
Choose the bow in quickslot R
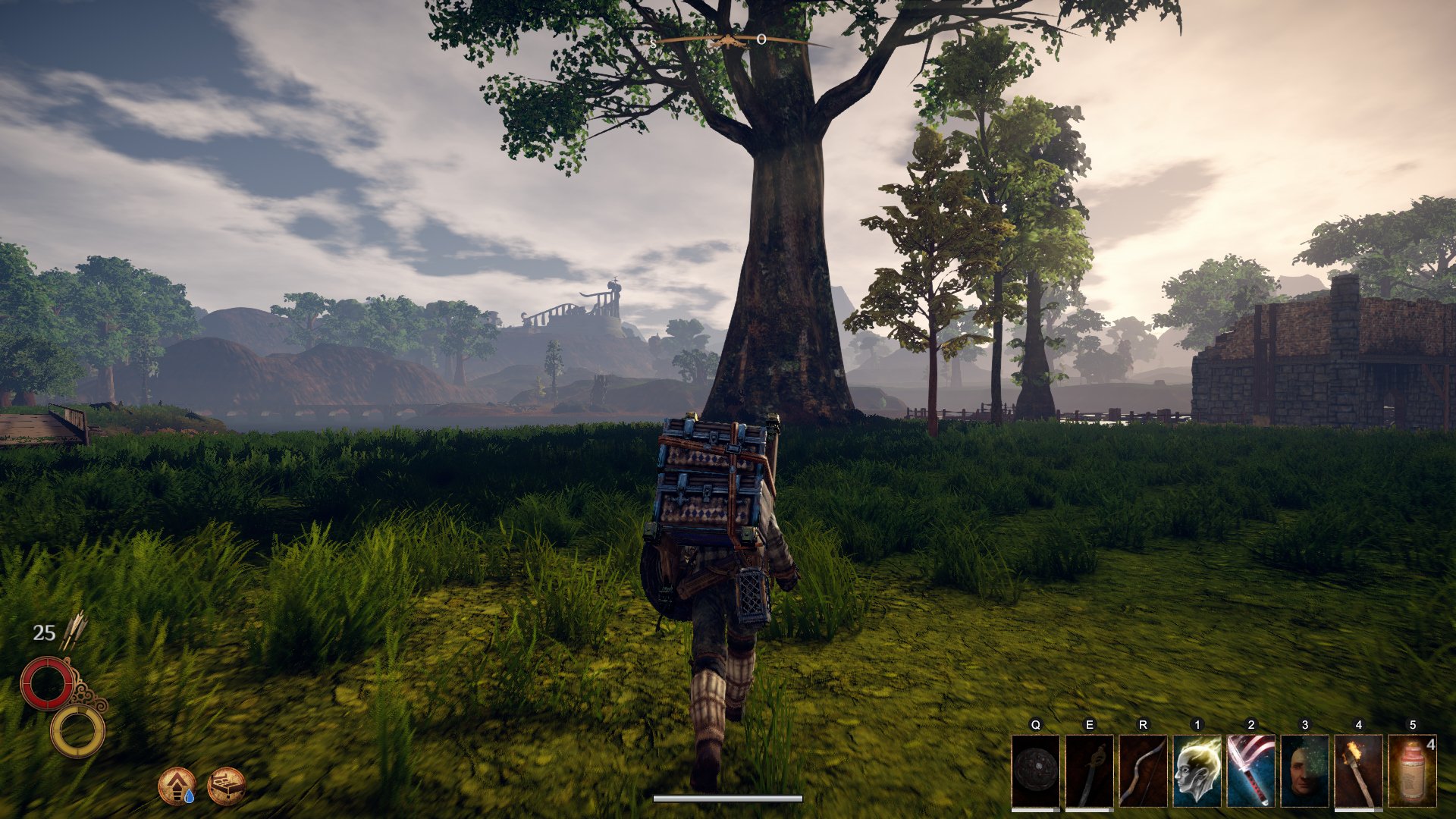1143,770
